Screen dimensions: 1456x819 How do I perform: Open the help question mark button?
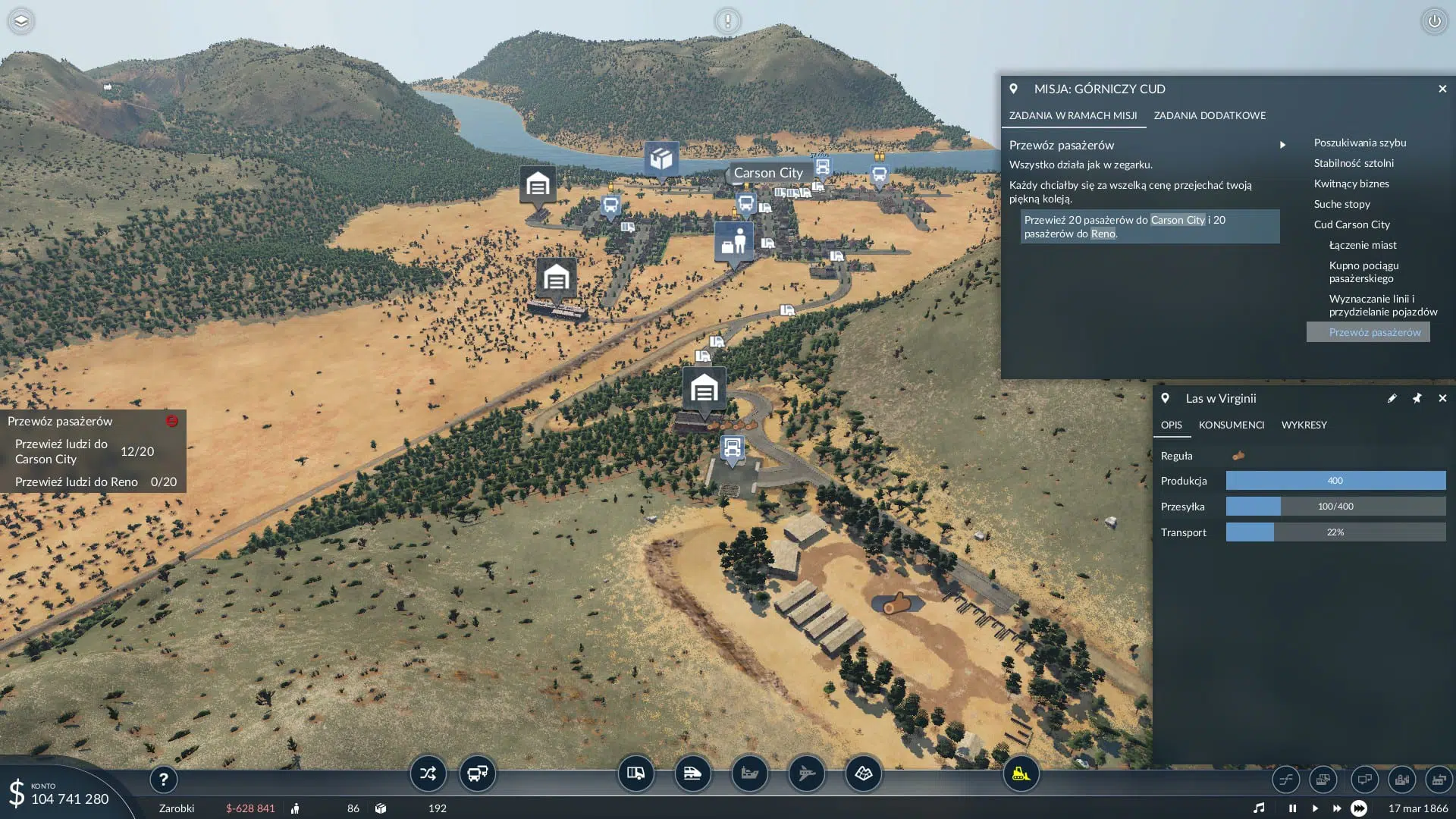(x=164, y=779)
